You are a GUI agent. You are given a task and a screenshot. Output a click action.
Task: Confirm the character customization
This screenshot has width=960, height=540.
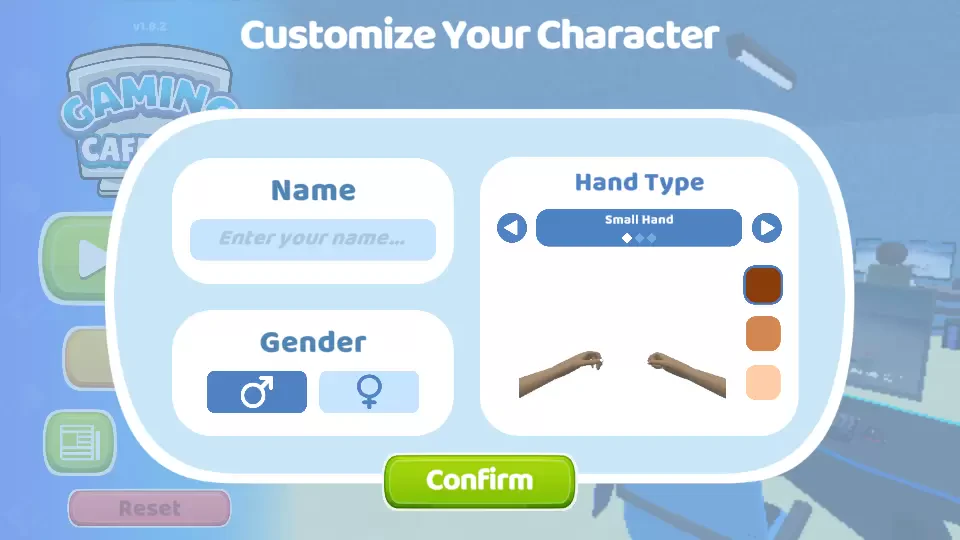coord(480,481)
